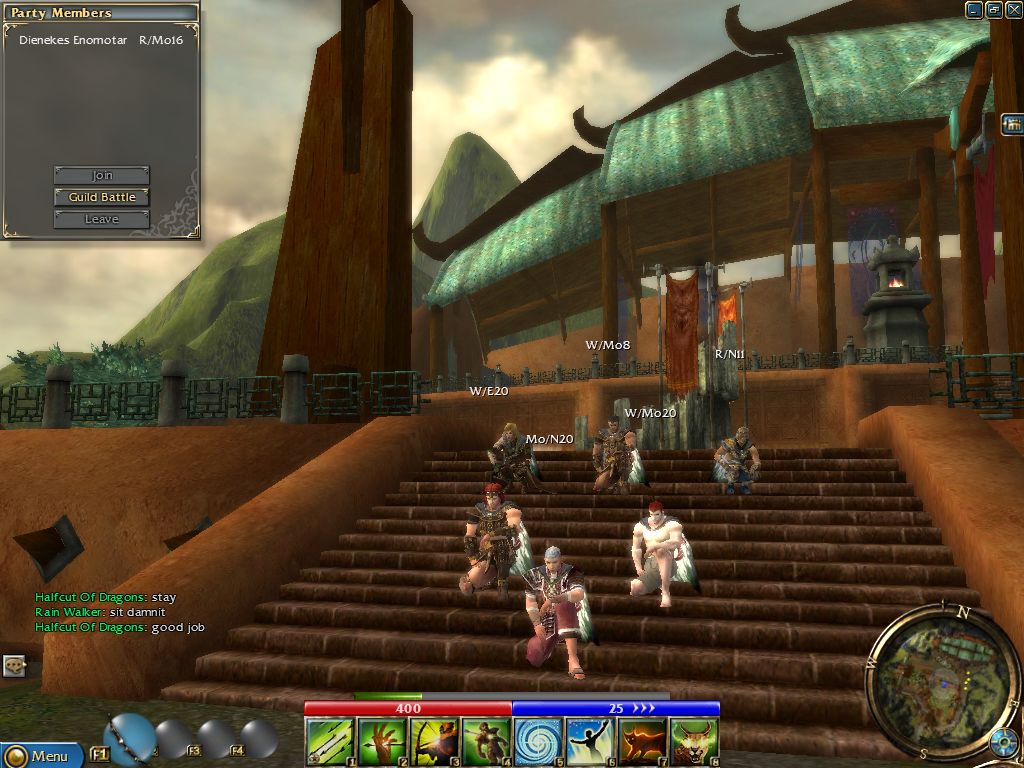Use the hand-and-arrow skill in slot 2
This screenshot has width=1024, height=768.
point(382,743)
